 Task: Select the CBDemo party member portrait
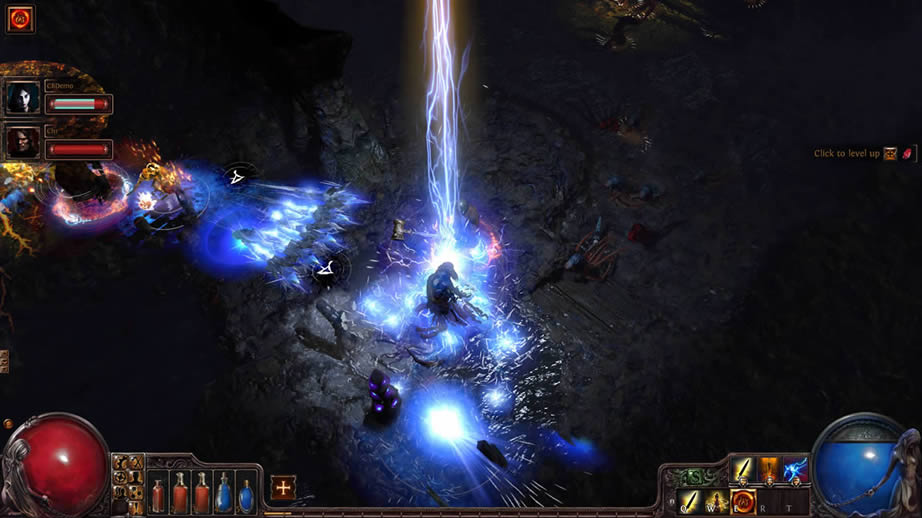[x=23, y=97]
